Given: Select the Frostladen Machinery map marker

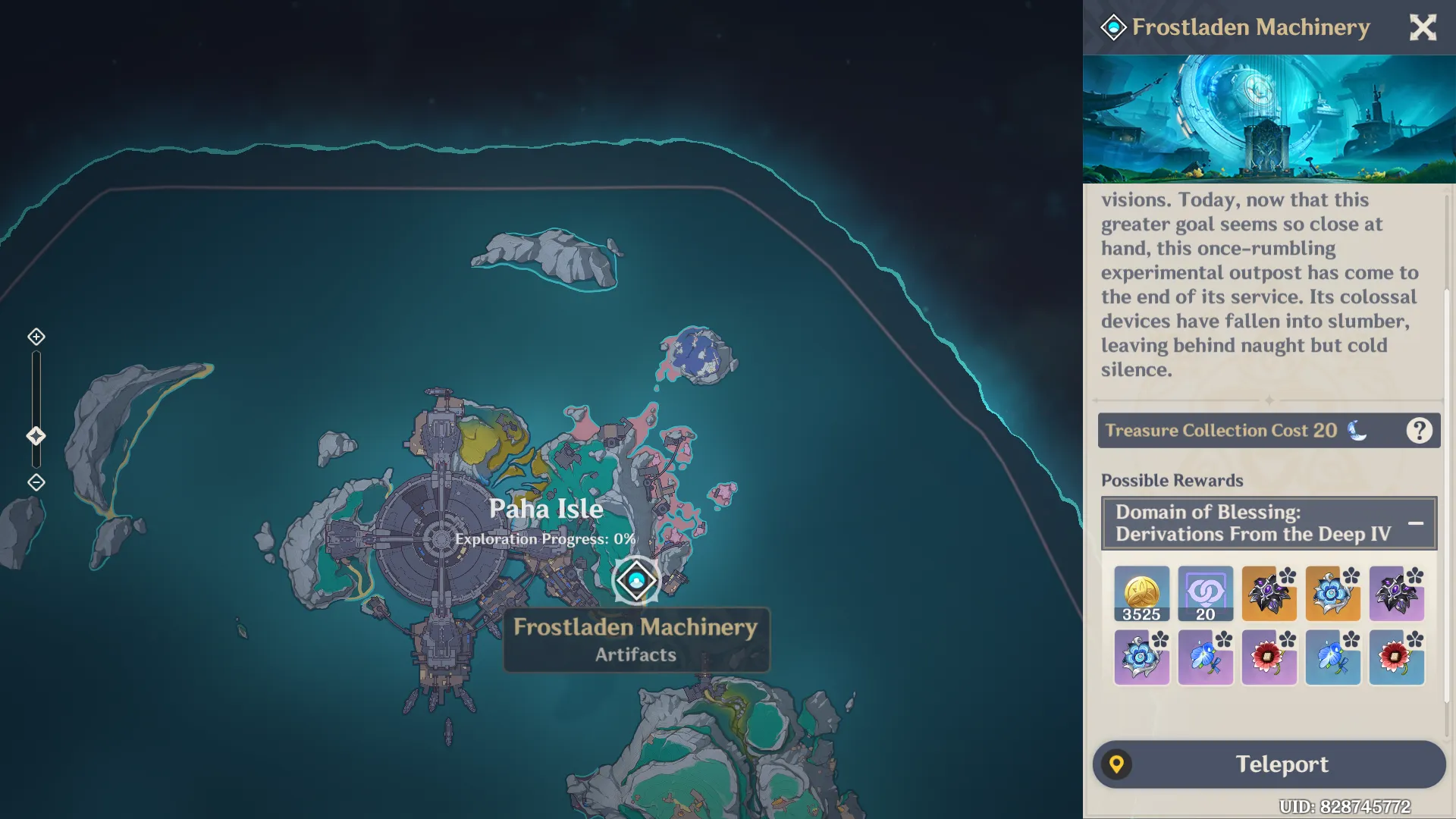Looking at the screenshot, I should [636, 581].
